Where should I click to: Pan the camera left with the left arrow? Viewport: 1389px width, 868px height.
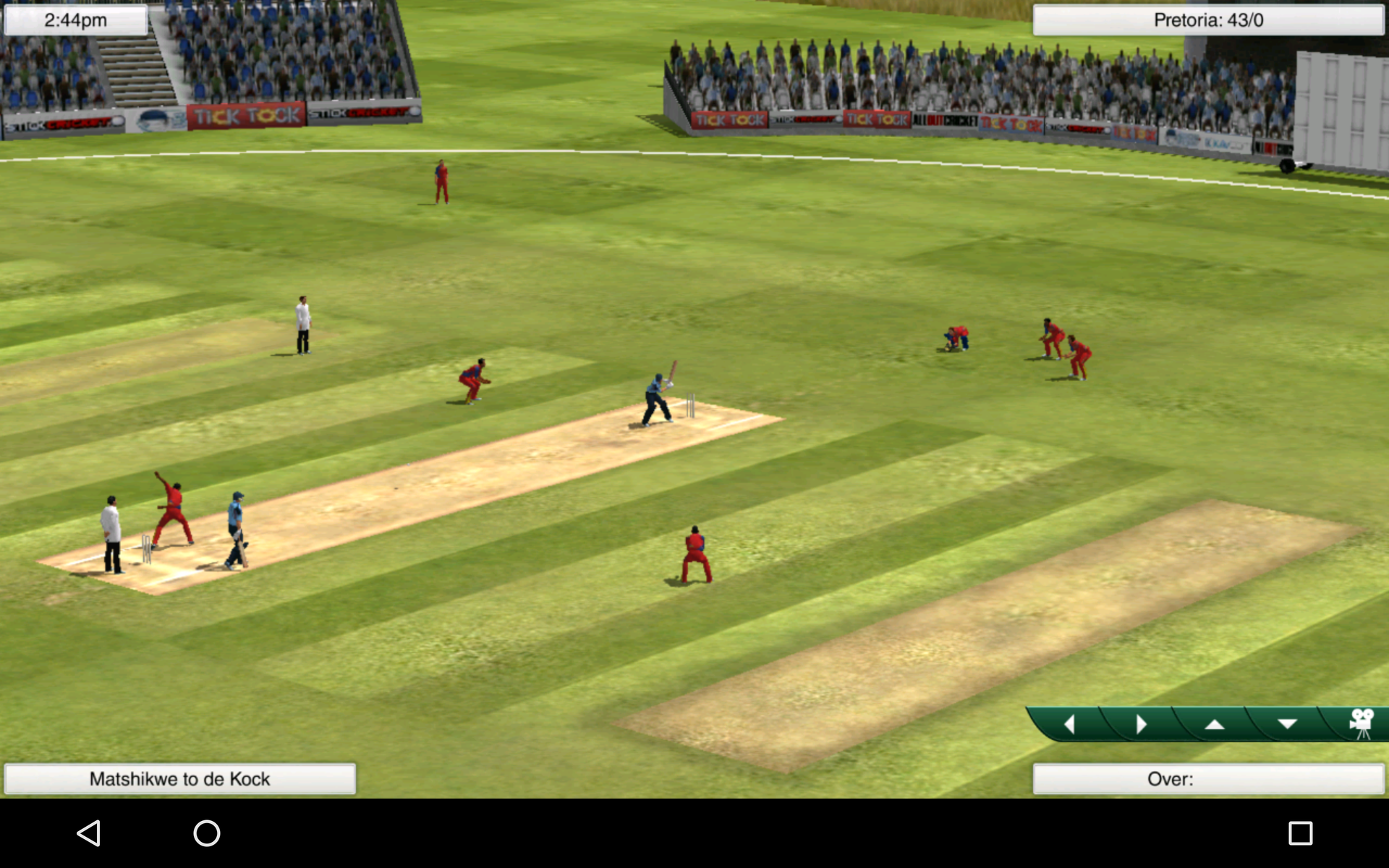(x=1071, y=723)
